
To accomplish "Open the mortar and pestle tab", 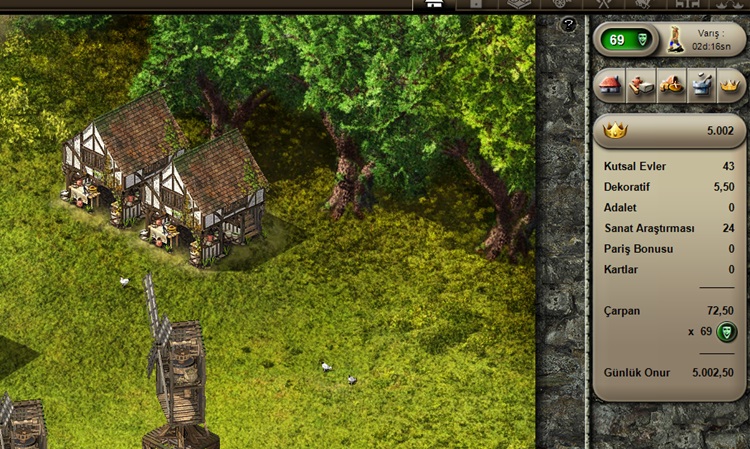I will pos(702,86).
